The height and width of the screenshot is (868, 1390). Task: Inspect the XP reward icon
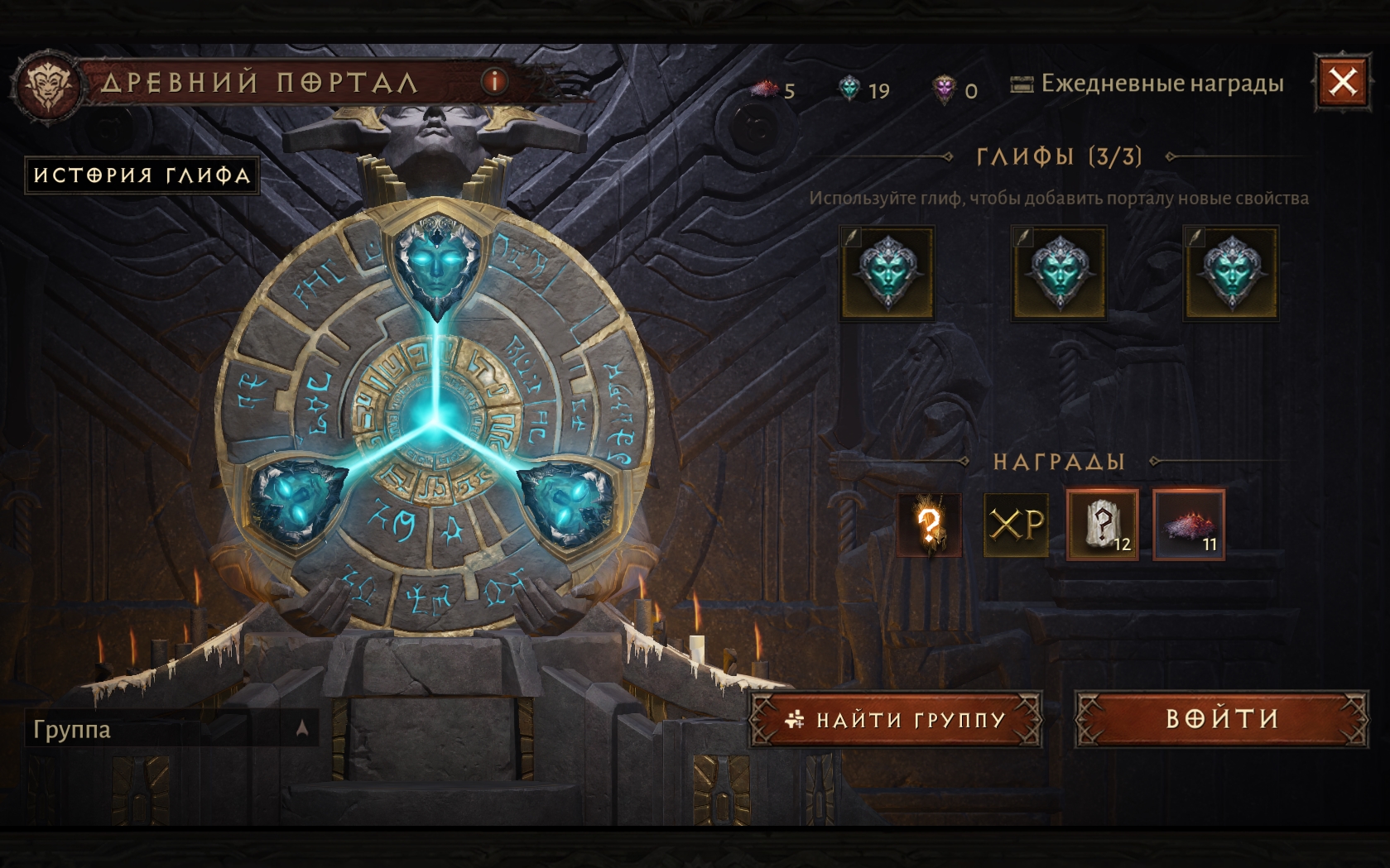[x=1016, y=525]
